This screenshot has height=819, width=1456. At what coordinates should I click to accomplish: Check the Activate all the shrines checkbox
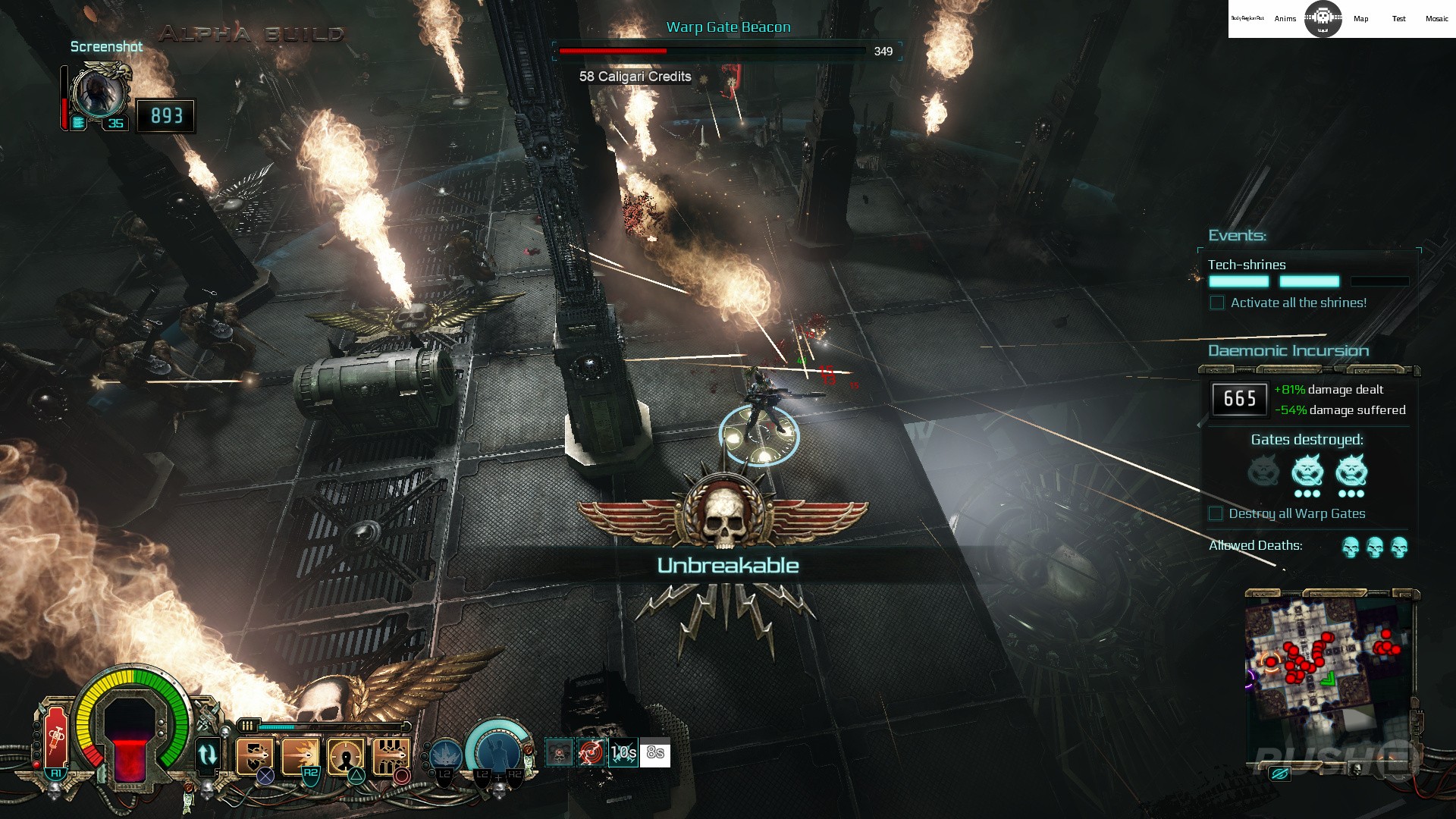pos(1218,303)
